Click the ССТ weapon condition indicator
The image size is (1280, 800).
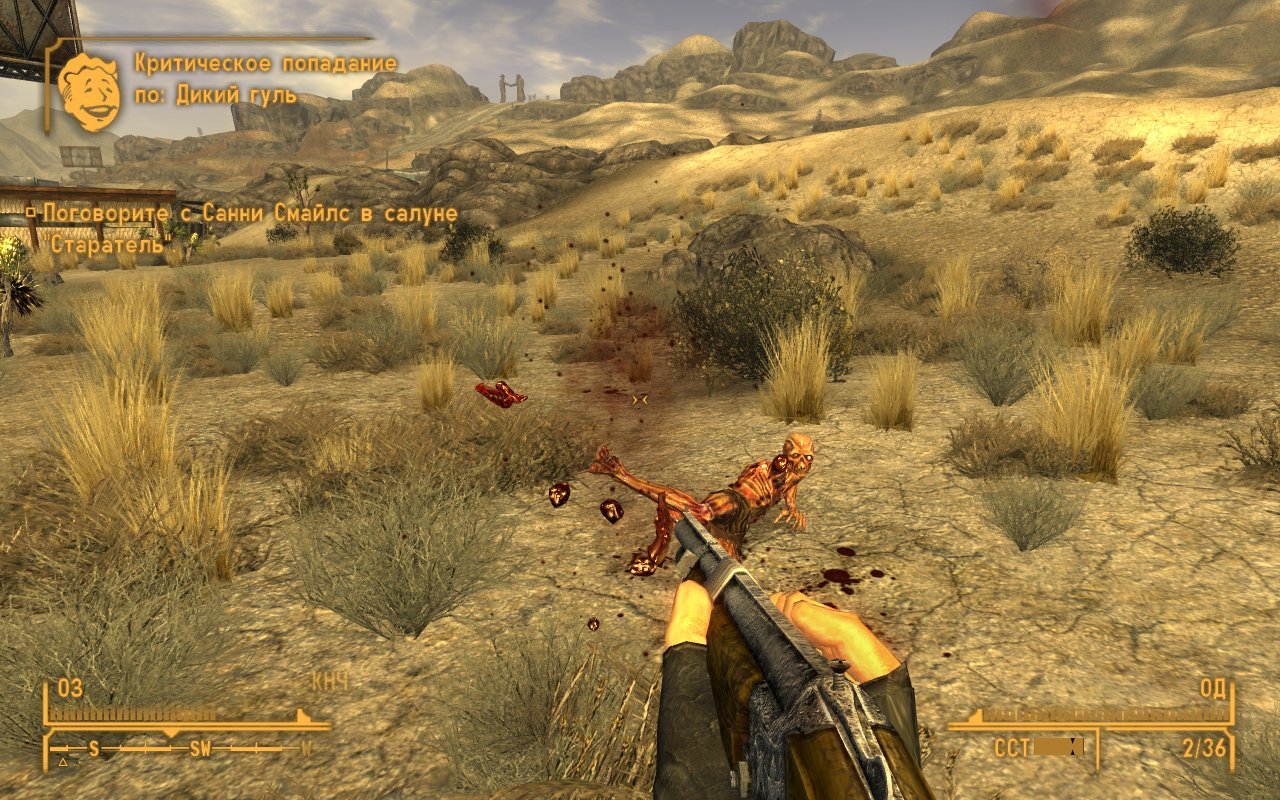(1011, 746)
